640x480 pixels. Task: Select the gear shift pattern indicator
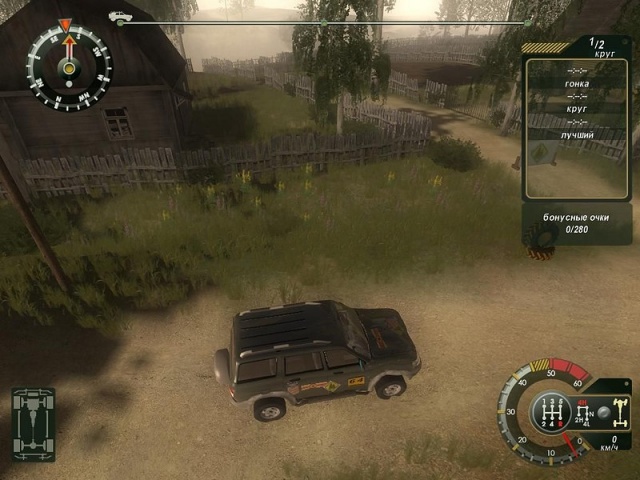[551, 412]
